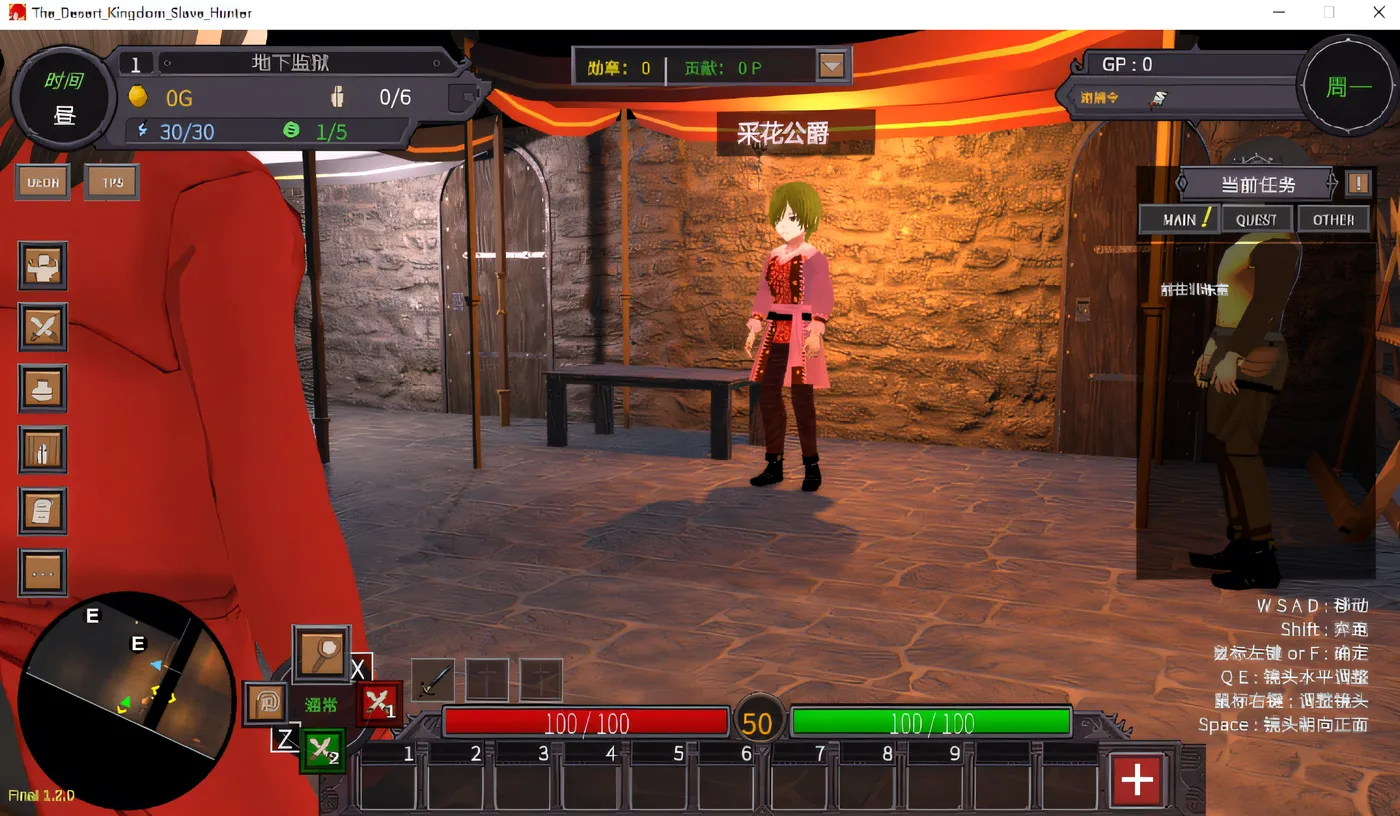Activate the magnifying glass search action
The image size is (1400, 816).
(x=321, y=653)
